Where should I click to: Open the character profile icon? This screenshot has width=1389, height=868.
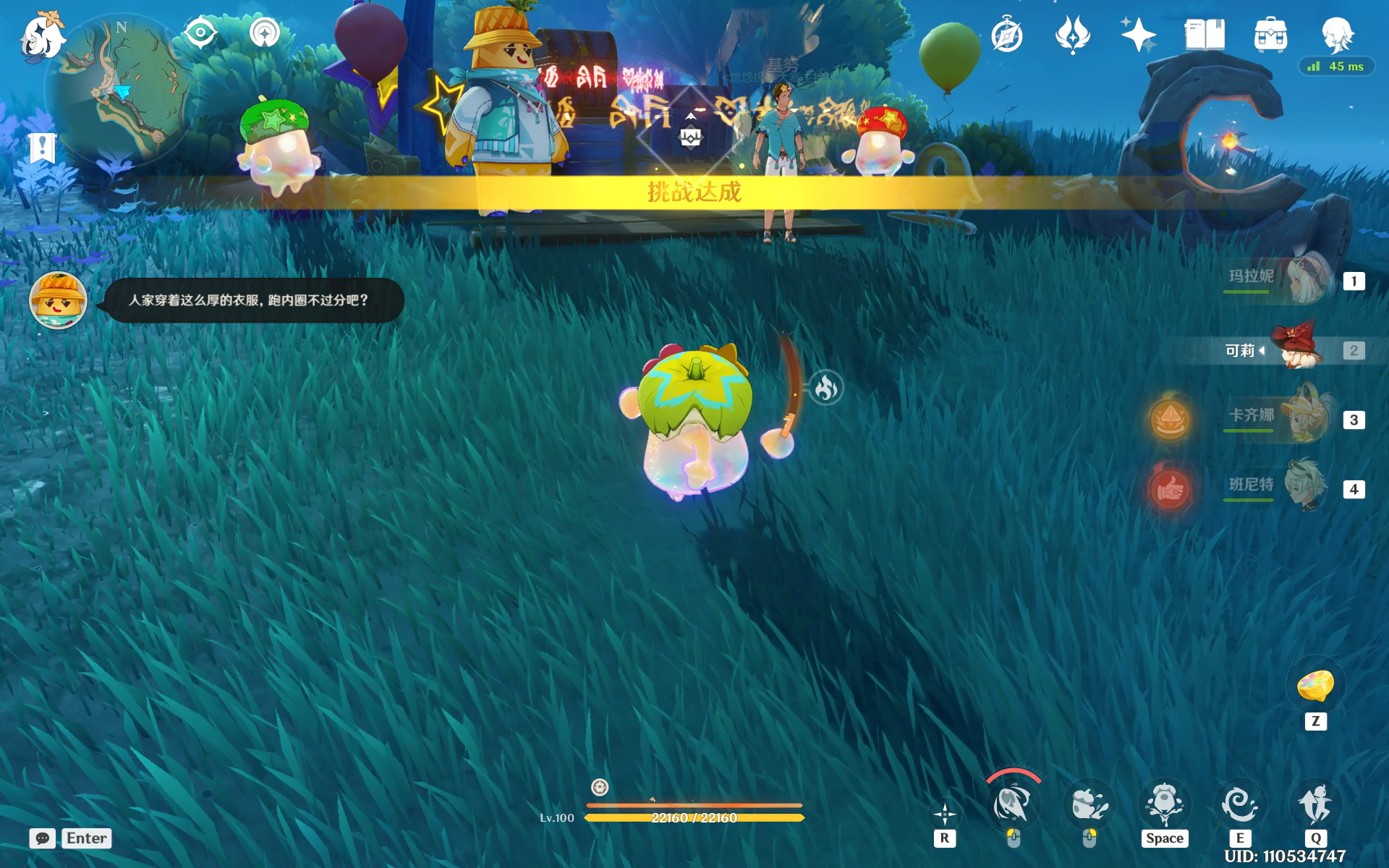click(x=1337, y=35)
